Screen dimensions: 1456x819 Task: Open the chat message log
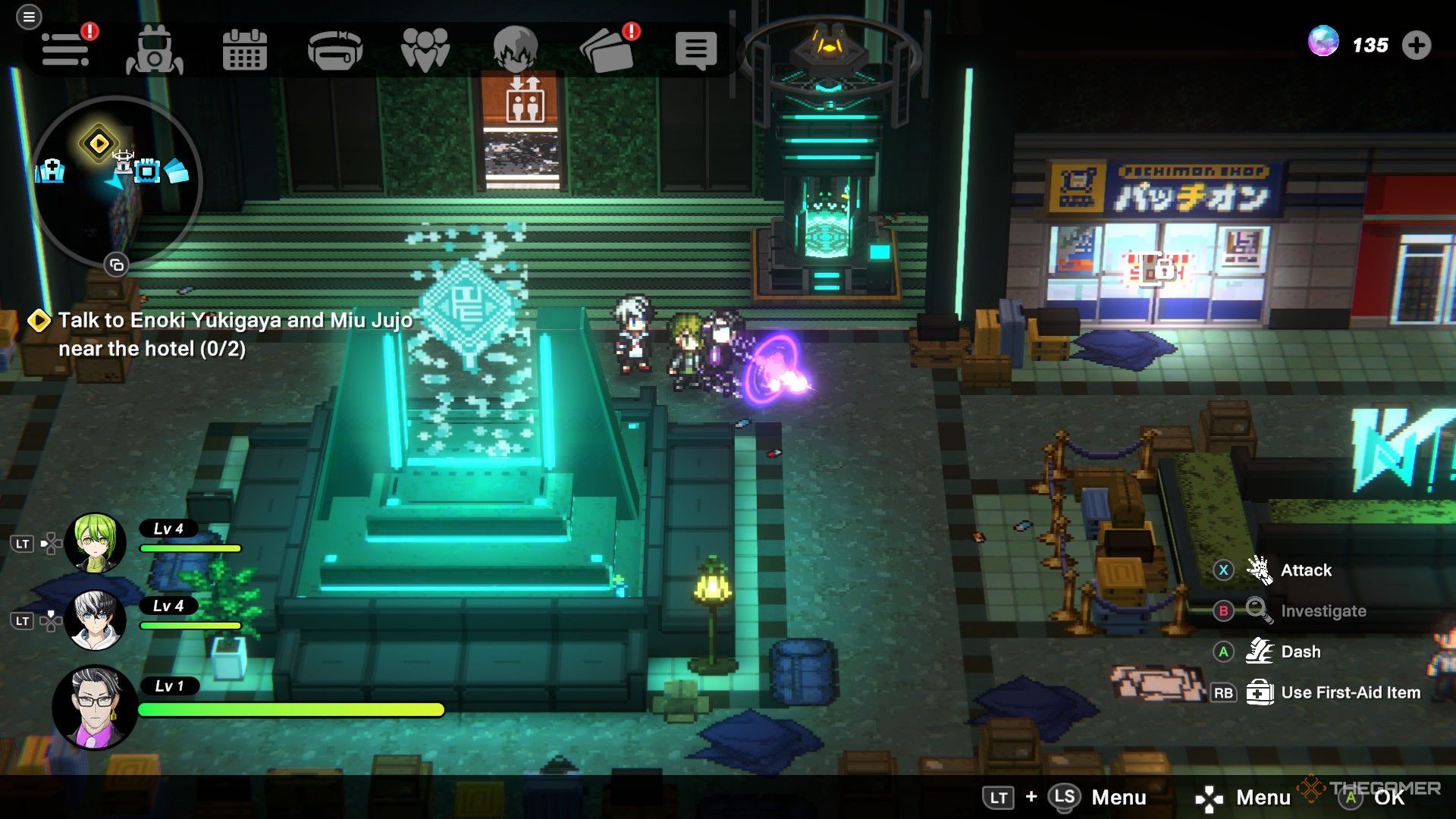tap(695, 50)
